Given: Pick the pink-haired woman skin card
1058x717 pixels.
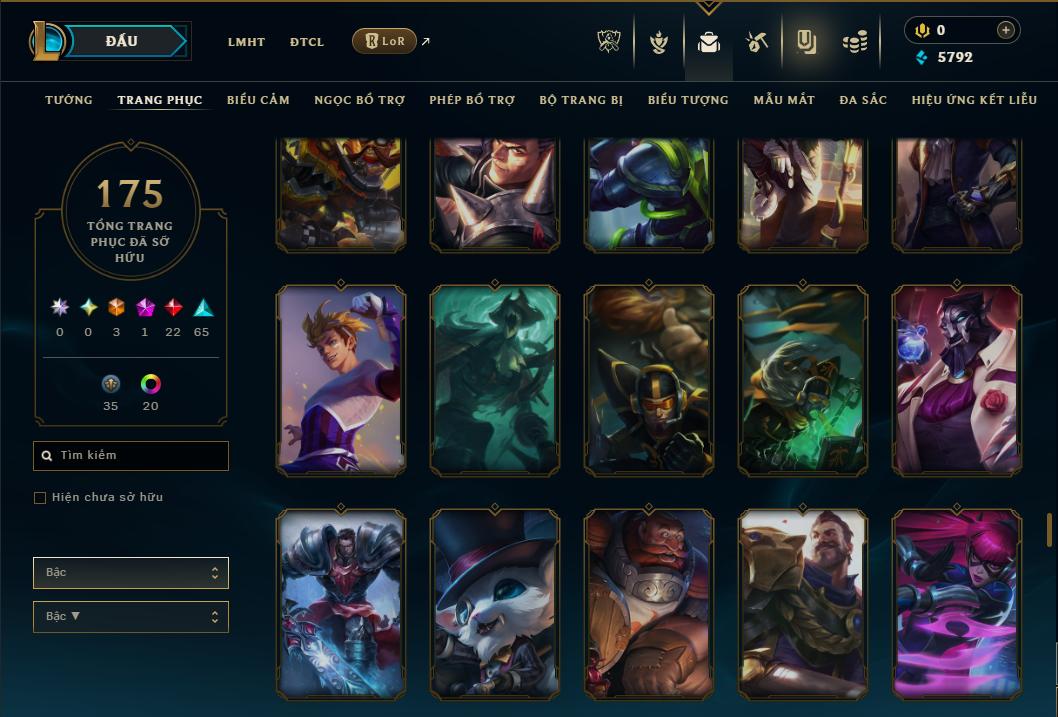Looking at the screenshot, I should 957,604.
